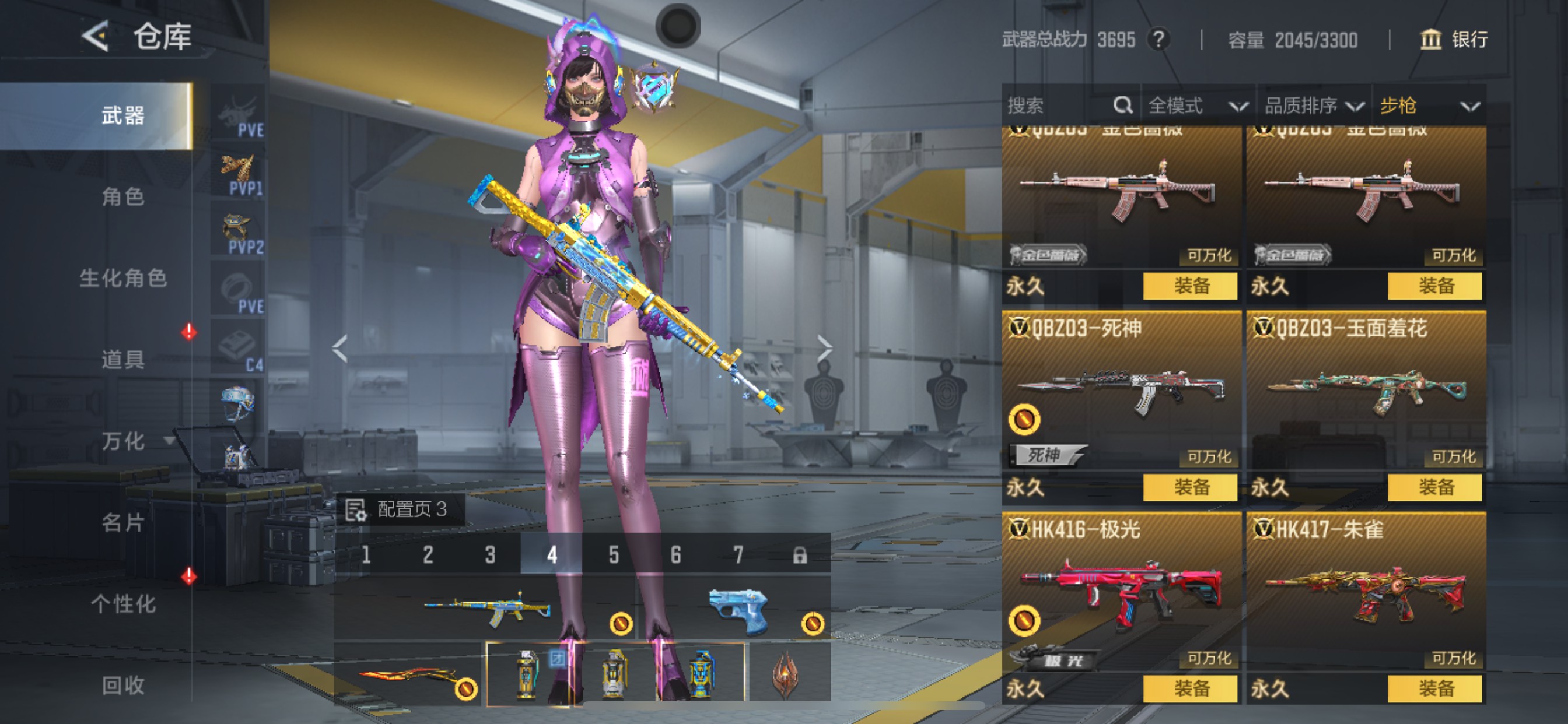1568x724 pixels.
Task: Open the 生化角色 section
Action: tap(123, 278)
